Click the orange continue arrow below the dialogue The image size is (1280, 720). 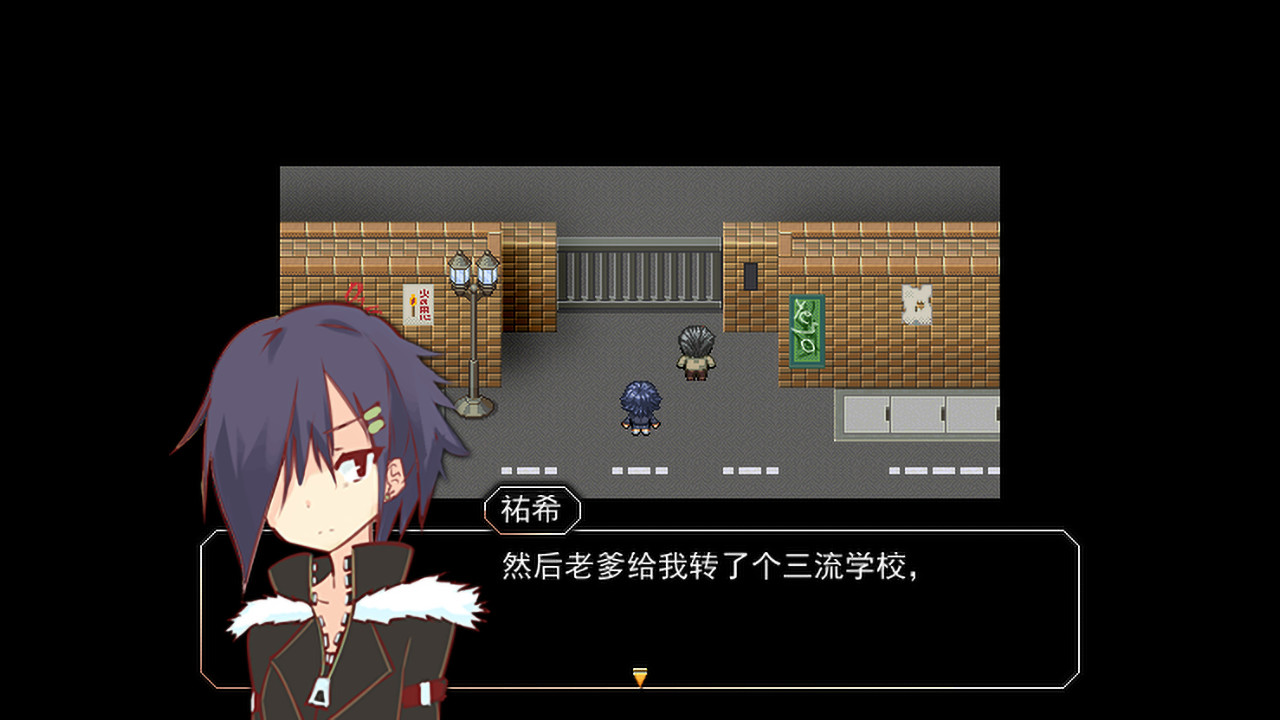tap(640, 677)
